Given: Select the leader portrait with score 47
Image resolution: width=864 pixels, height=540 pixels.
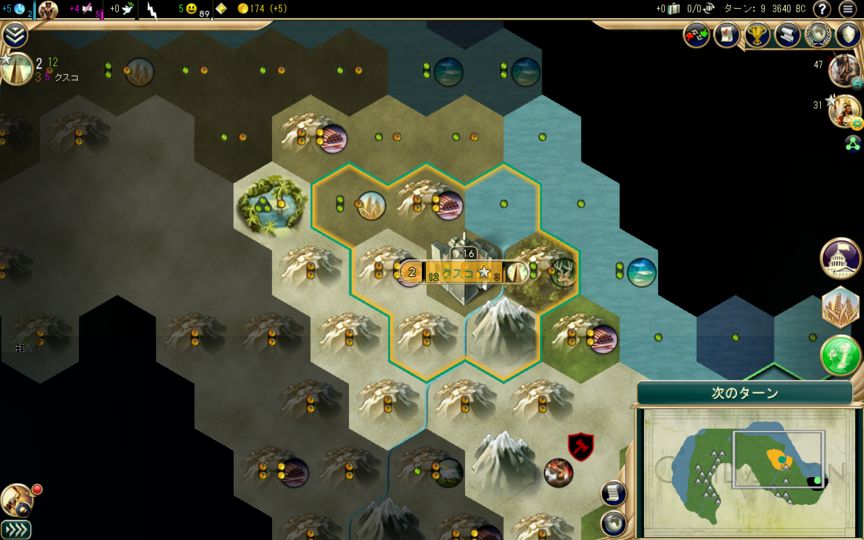Looking at the screenshot, I should [846, 68].
